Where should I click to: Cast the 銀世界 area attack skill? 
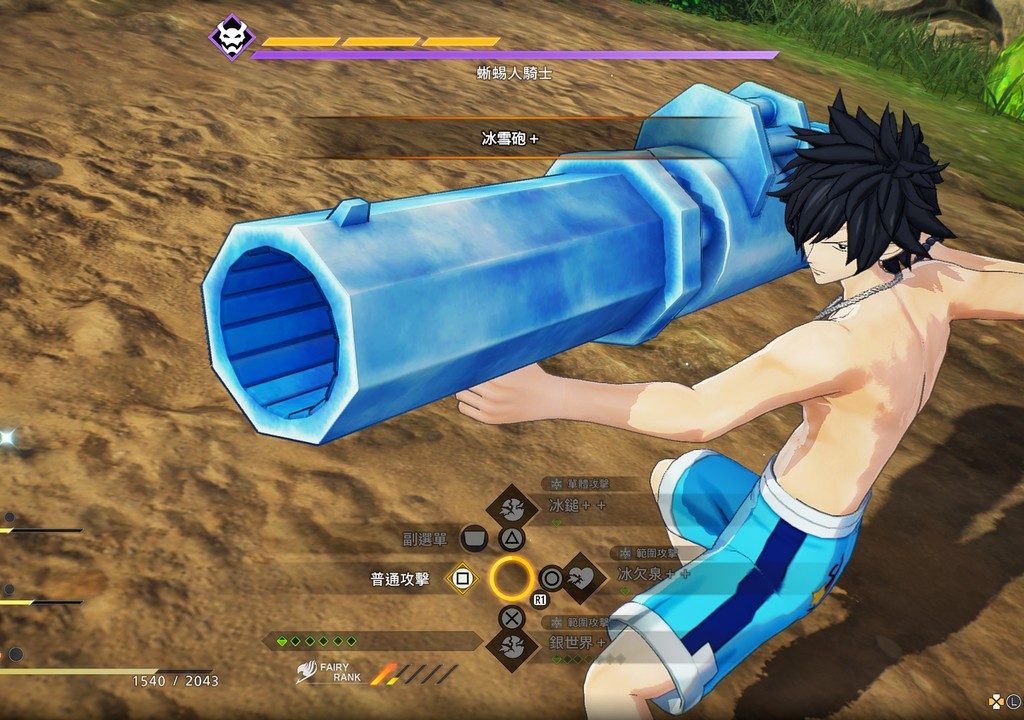pyautogui.click(x=512, y=645)
